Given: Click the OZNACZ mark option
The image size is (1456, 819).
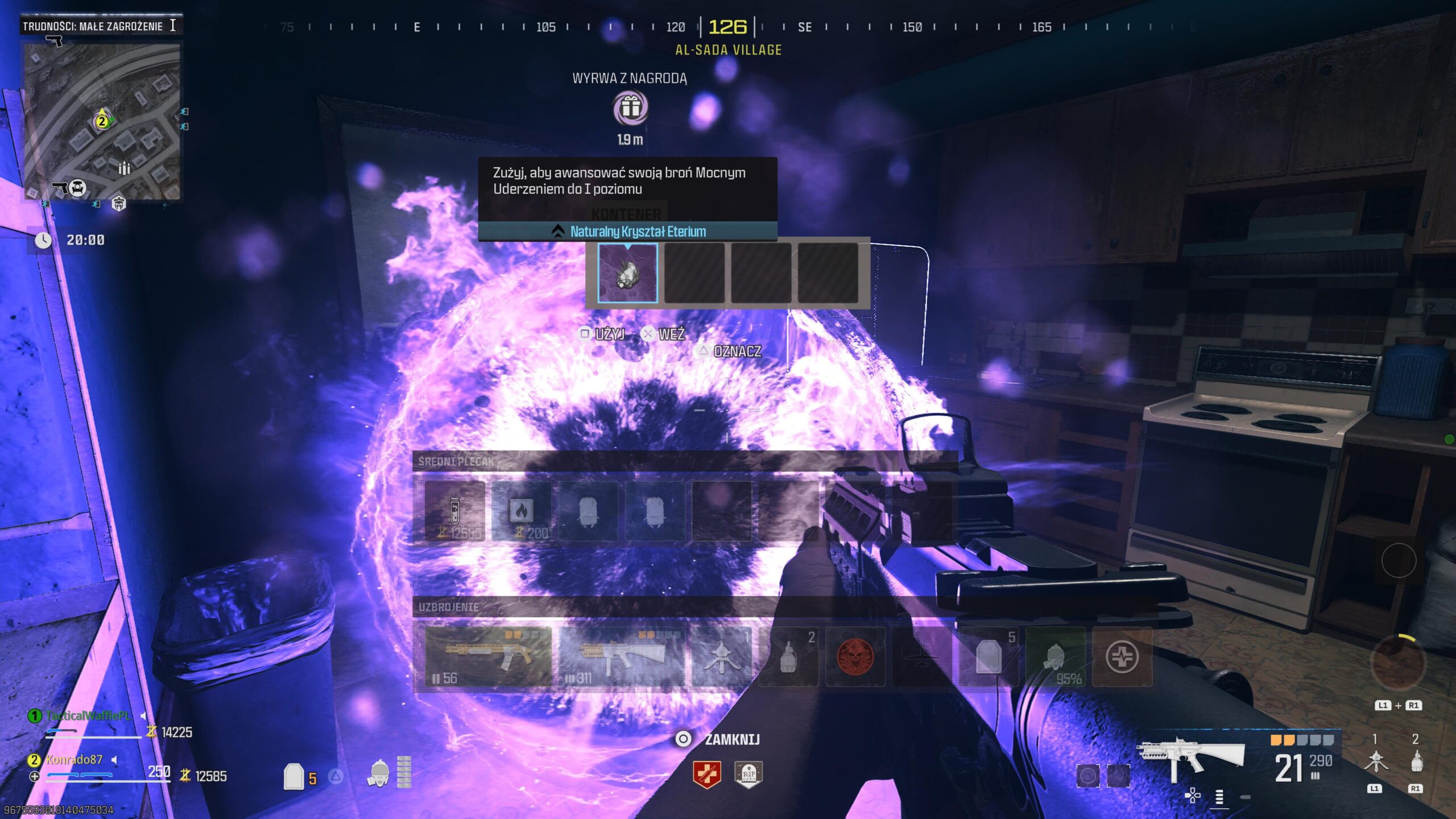Looking at the screenshot, I should (x=730, y=351).
